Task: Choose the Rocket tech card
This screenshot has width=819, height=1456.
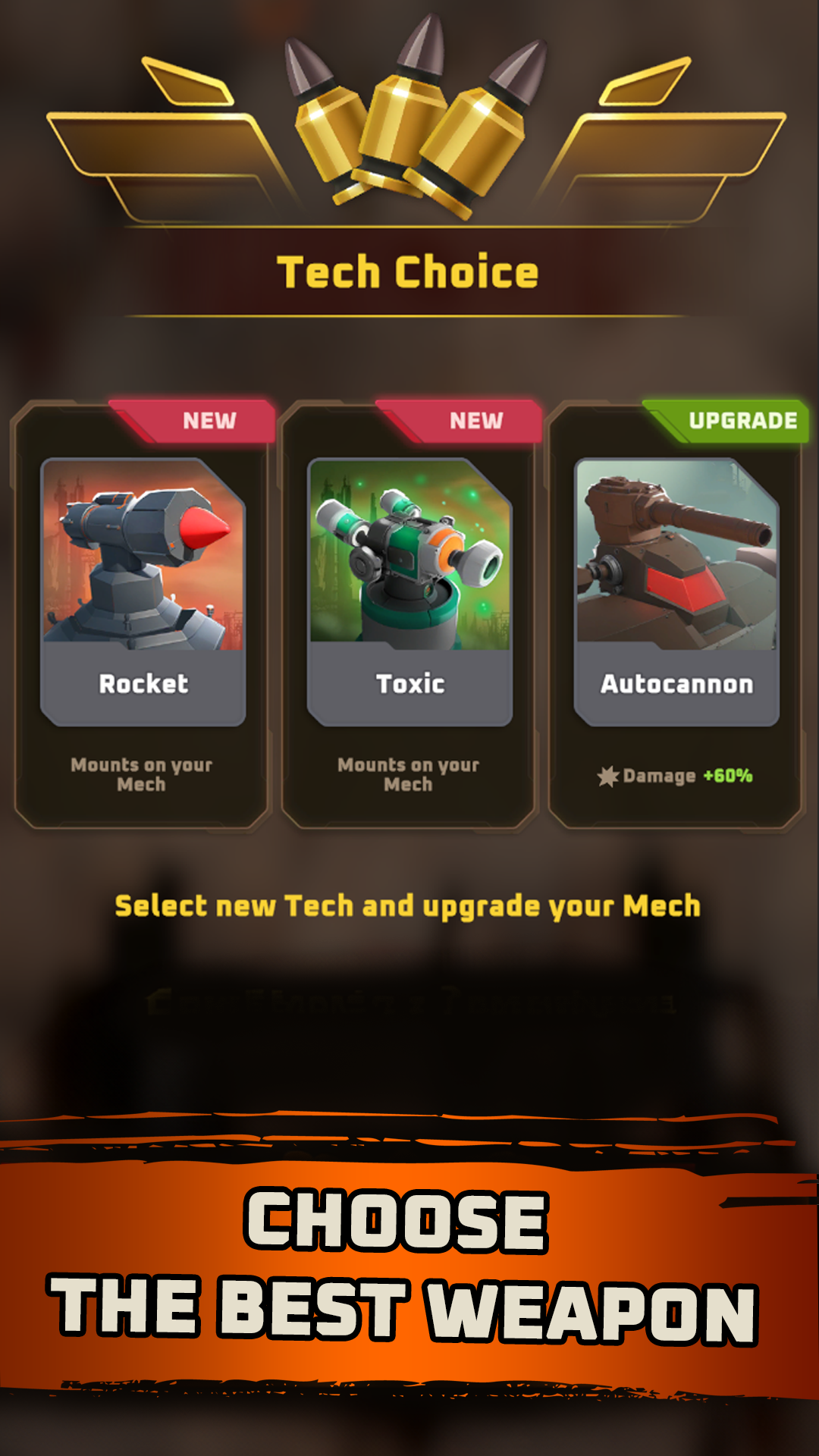Action: [143, 614]
